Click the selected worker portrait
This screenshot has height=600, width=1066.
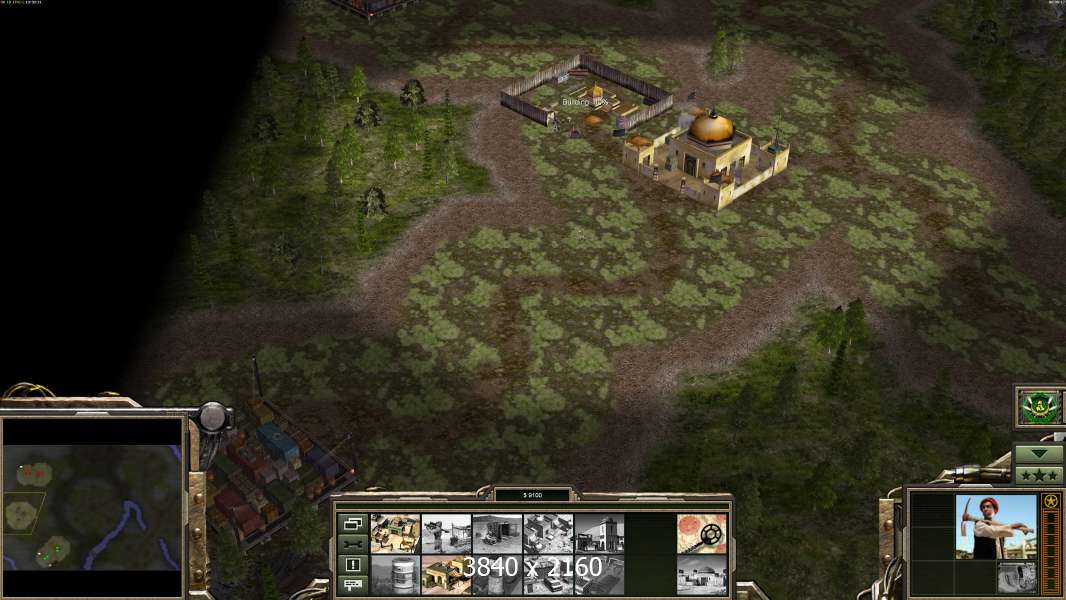click(995, 527)
